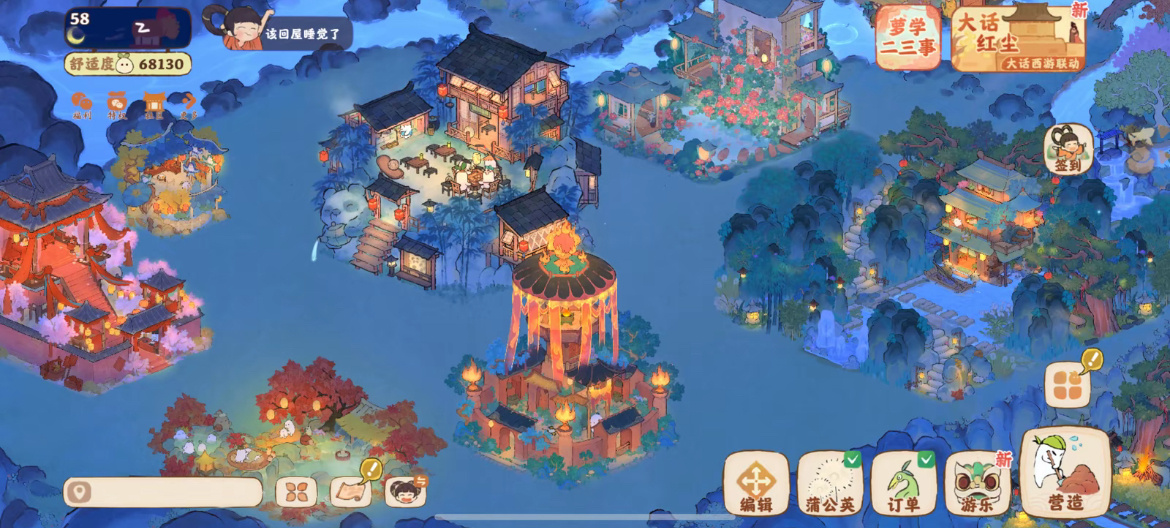This screenshot has width=1170, height=528.
Task: Open the 订单 orders panel
Action: point(904,484)
